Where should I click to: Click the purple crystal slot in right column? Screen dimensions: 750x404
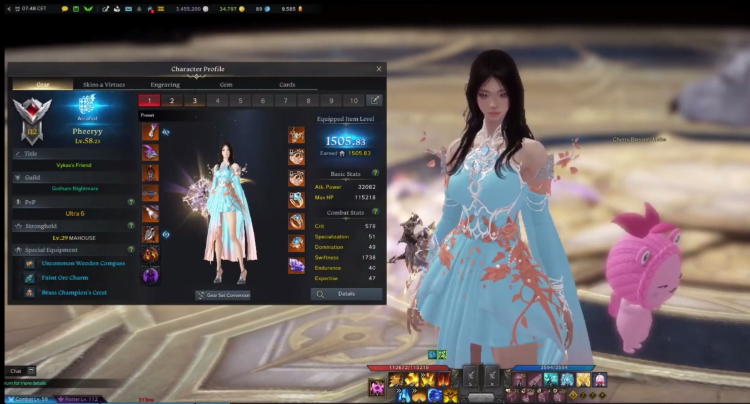[x=297, y=265]
